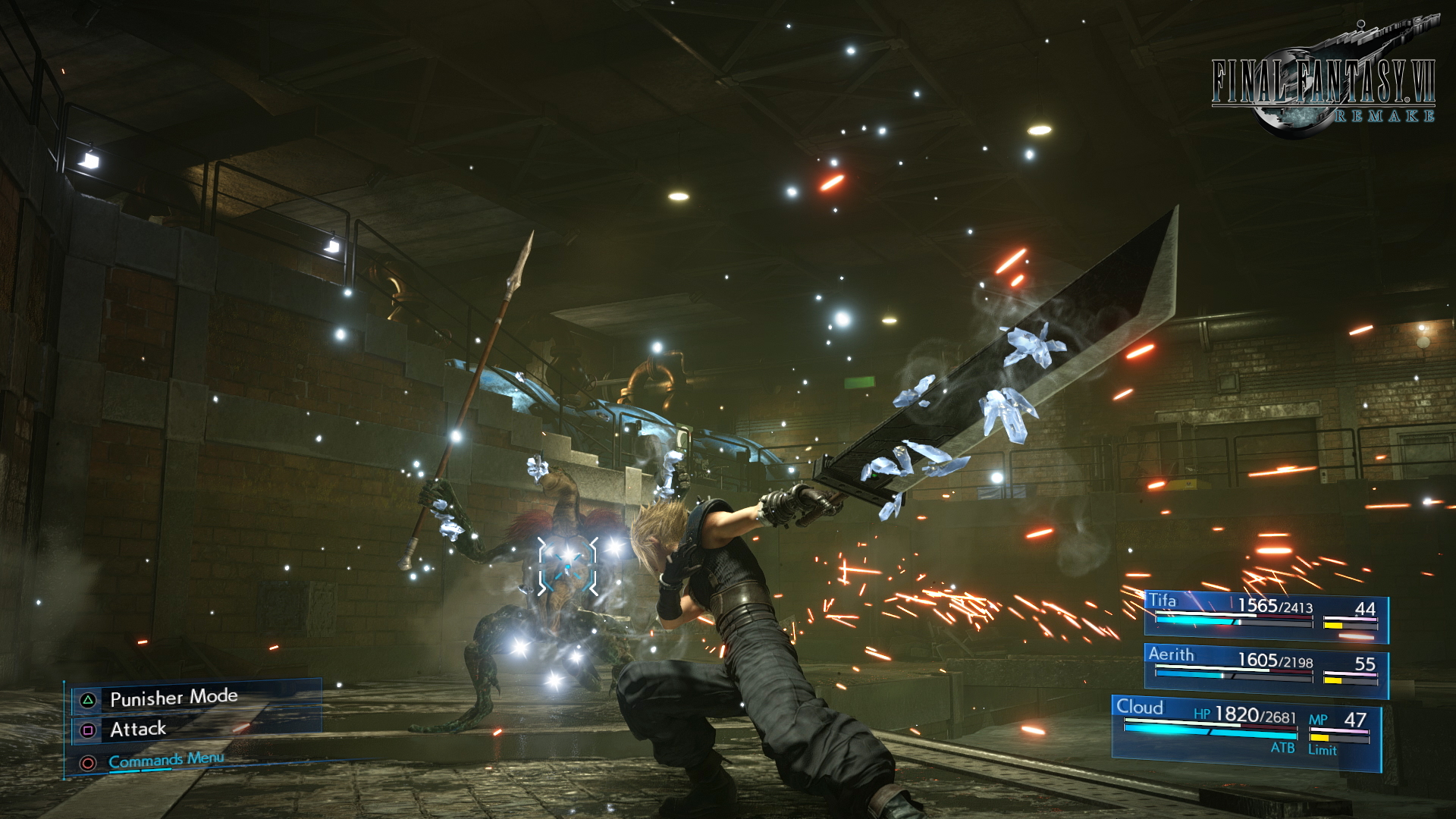Select the Attack command entry
1456x819 pixels.
139,729
